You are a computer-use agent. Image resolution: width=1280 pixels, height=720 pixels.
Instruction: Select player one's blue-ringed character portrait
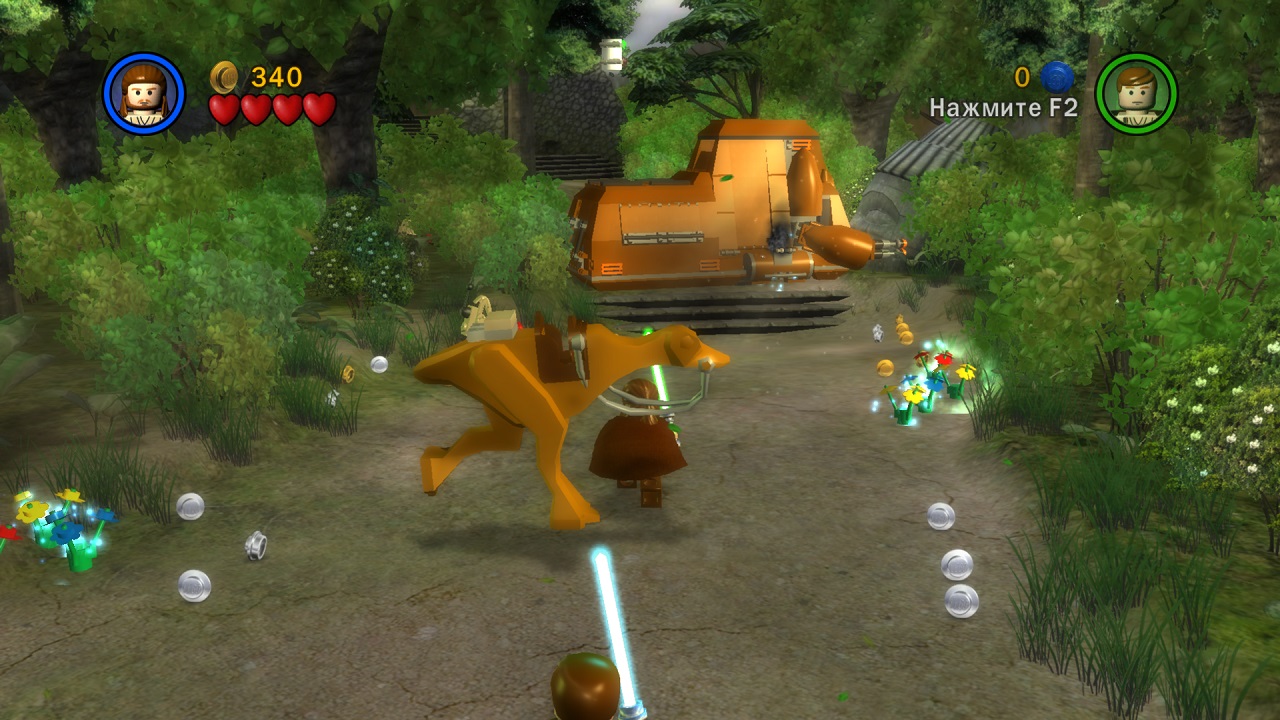[x=144, y=94]
